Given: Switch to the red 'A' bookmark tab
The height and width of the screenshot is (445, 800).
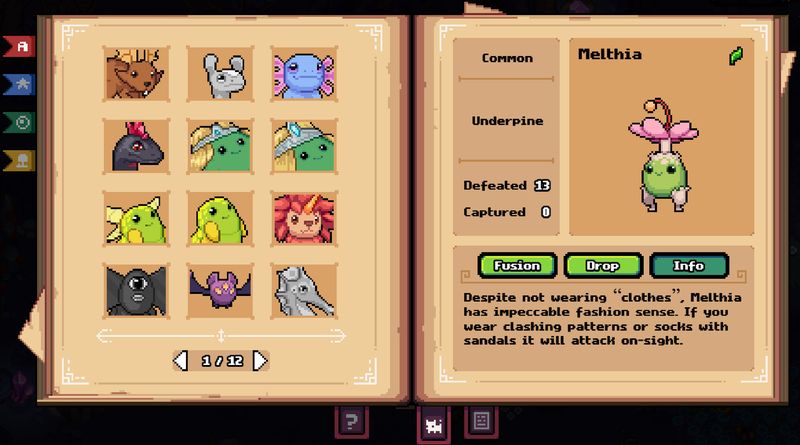Looking at the screenshot, I should click(19, 47).
